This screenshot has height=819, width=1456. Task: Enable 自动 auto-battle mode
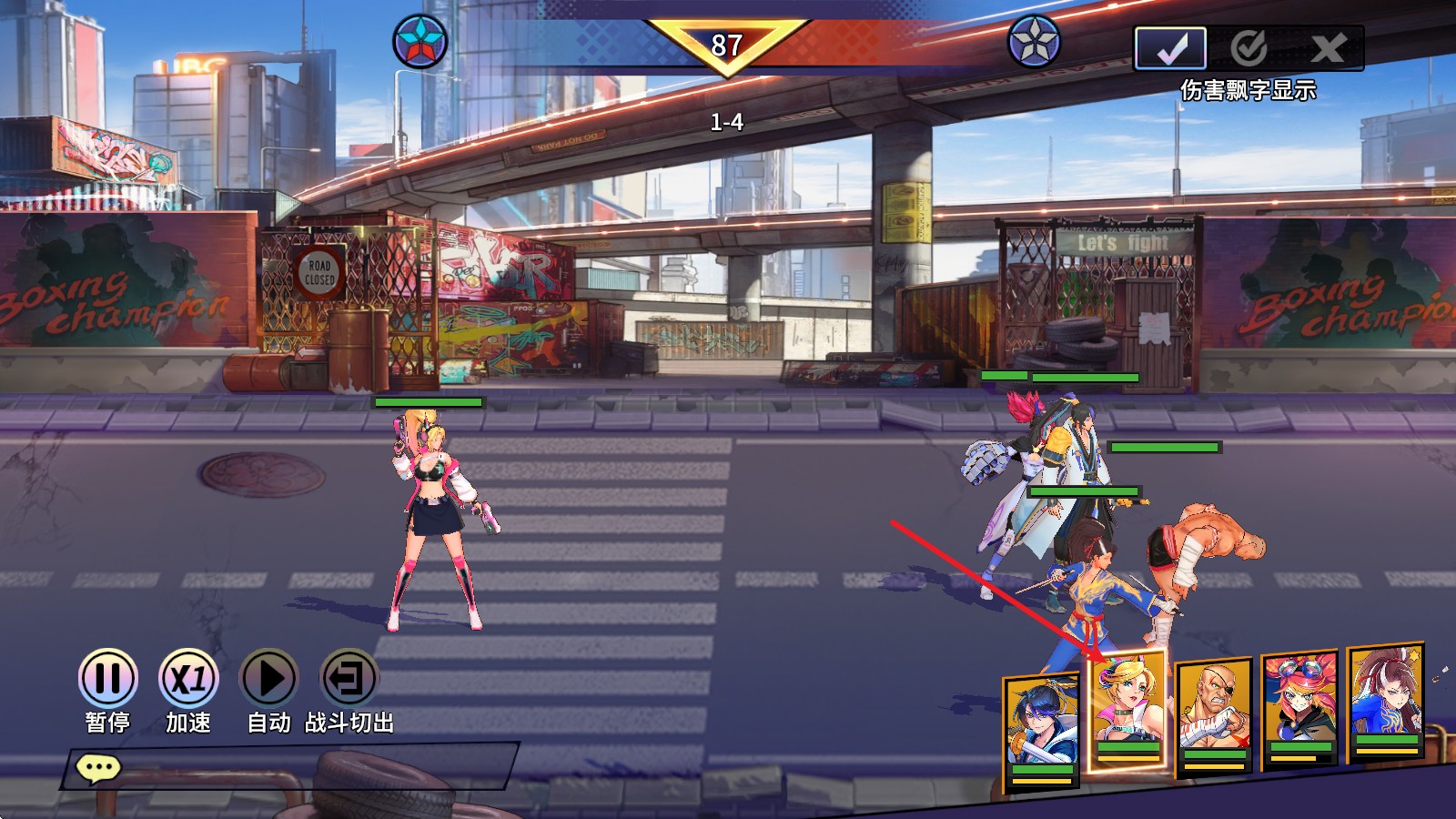click(x=268, y=679)
